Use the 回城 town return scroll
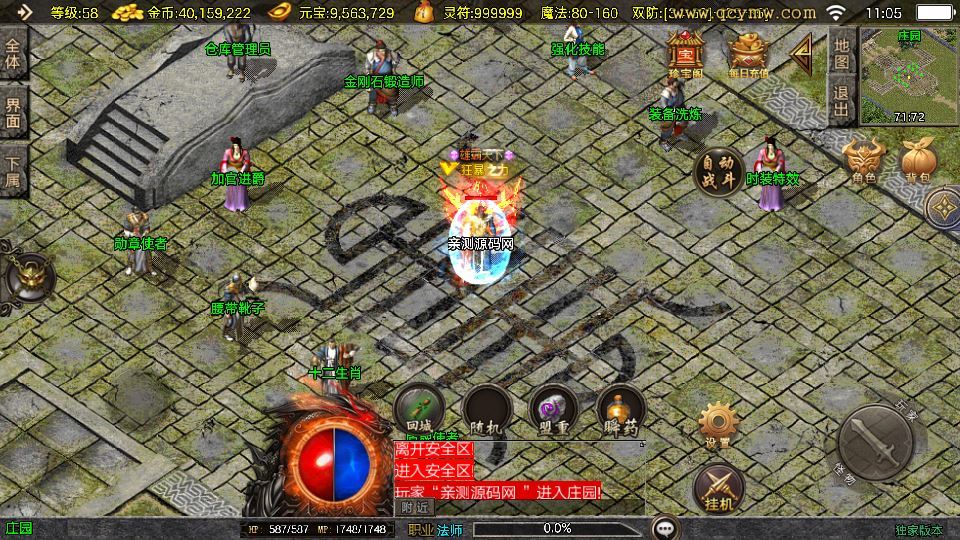 click(x=419, y=410)
